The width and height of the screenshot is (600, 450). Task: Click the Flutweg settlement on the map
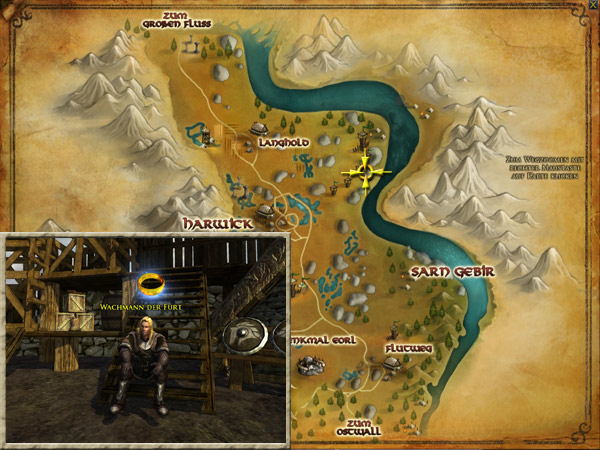click(x=405, y=350)
